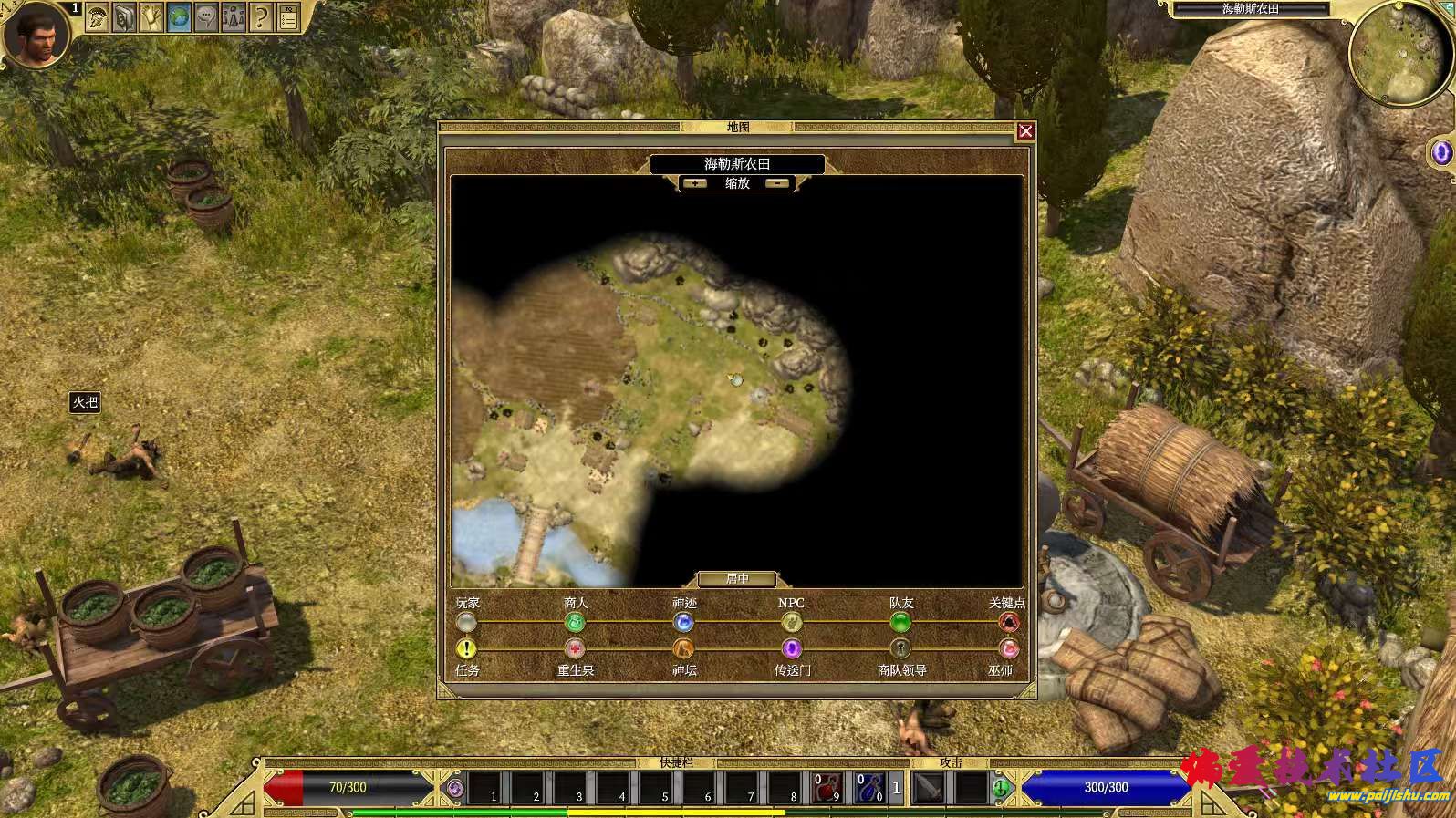Viewport: 1456px width, 818px height.
Task: Use the red health potion slot
Action: [x=827, y=787]
